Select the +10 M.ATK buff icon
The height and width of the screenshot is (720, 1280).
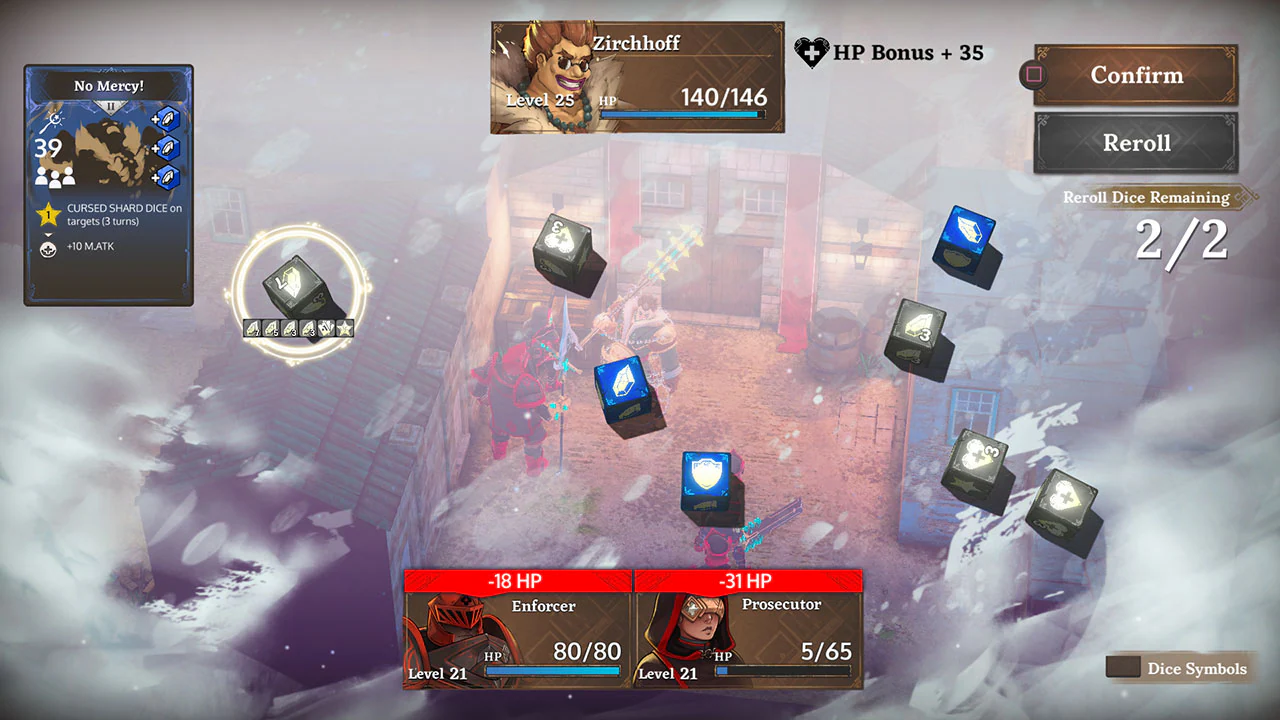48,247
